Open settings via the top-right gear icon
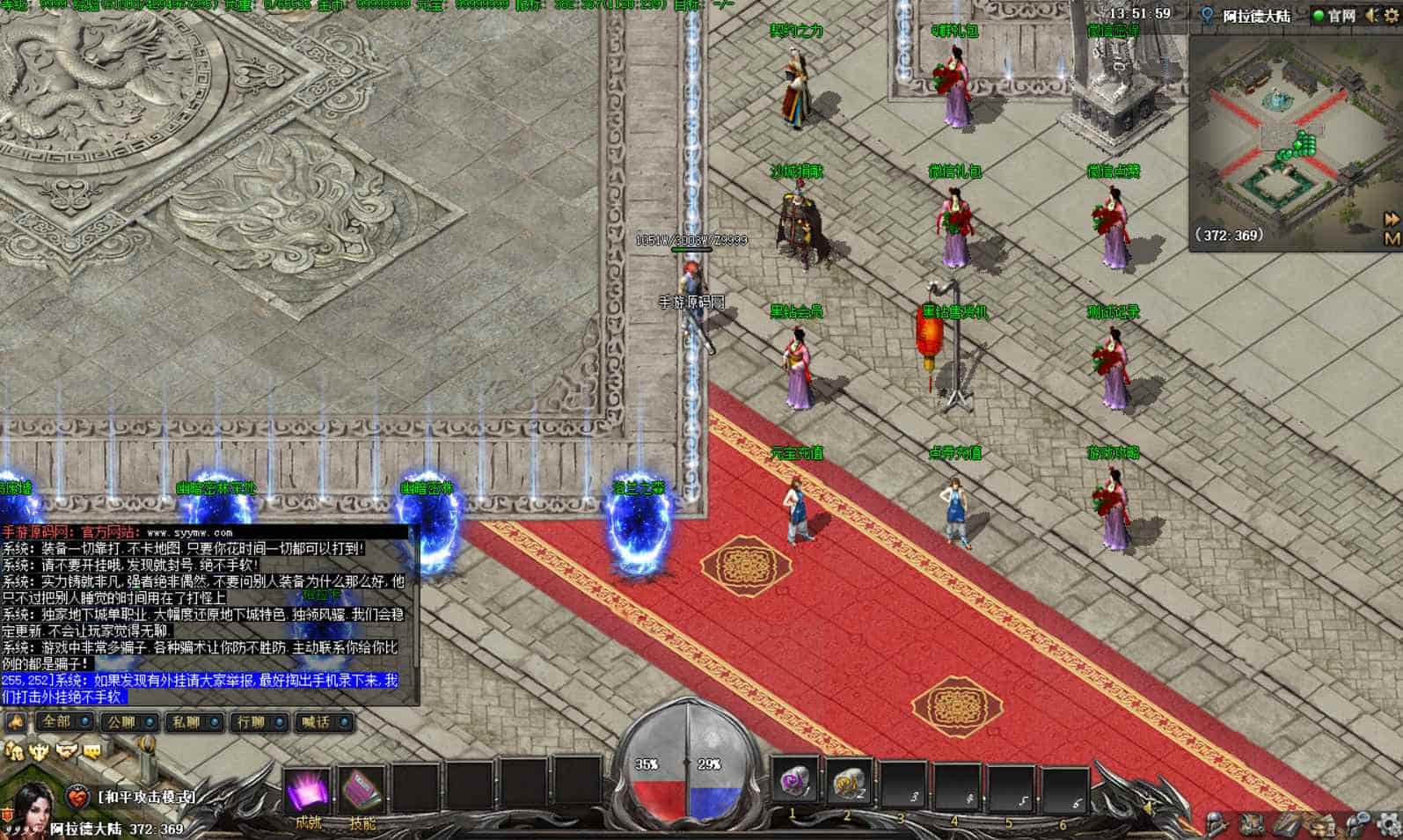Image resolution: width=1403 pixels, height=840 pixels. point(1391,16)
